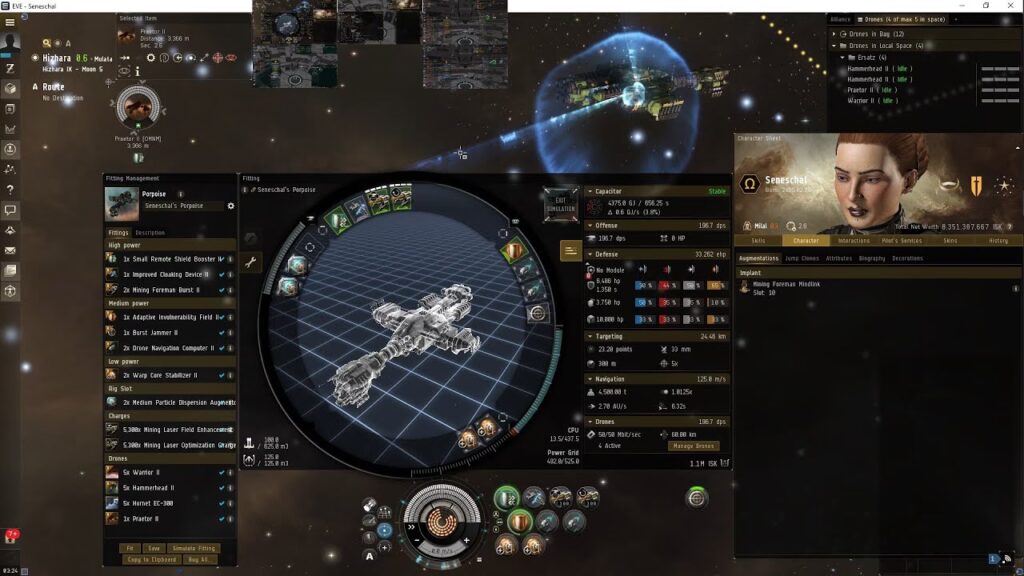Open the Hizhara system info link
Screen dimensions: 1024x576
click(x=58, y=59)
